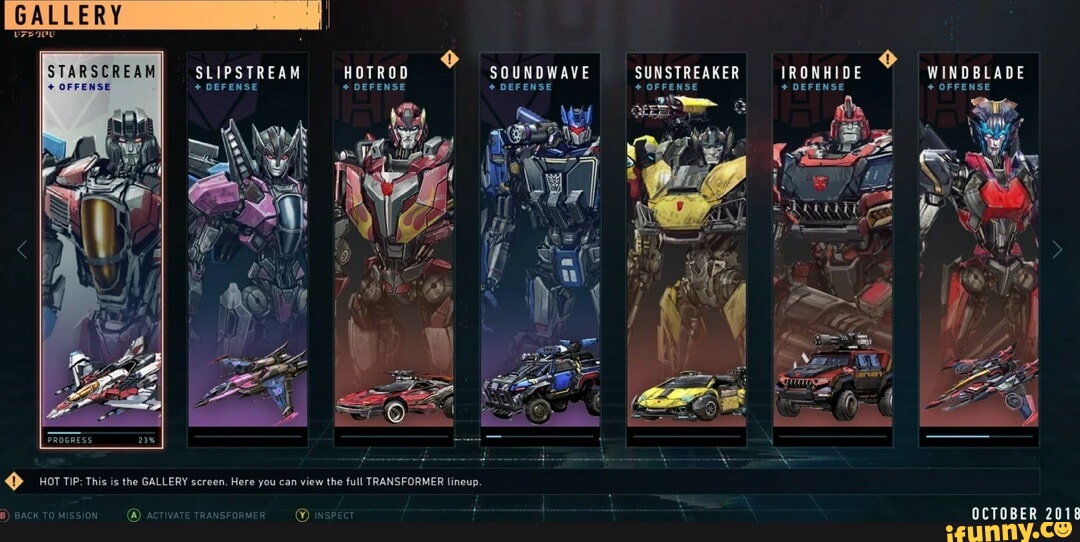Go back to mission
The image size is (1080, 542).
[x=50, y=516]
